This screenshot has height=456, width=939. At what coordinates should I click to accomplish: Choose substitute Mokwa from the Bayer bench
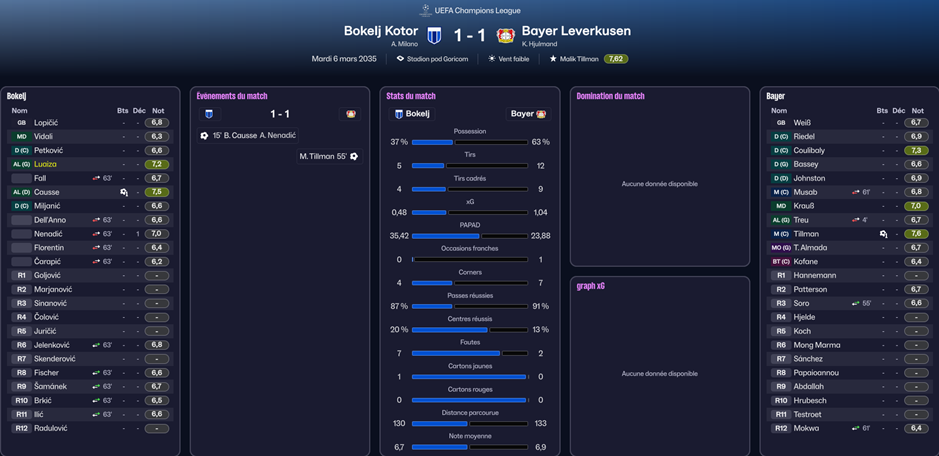tap(806, 428)
